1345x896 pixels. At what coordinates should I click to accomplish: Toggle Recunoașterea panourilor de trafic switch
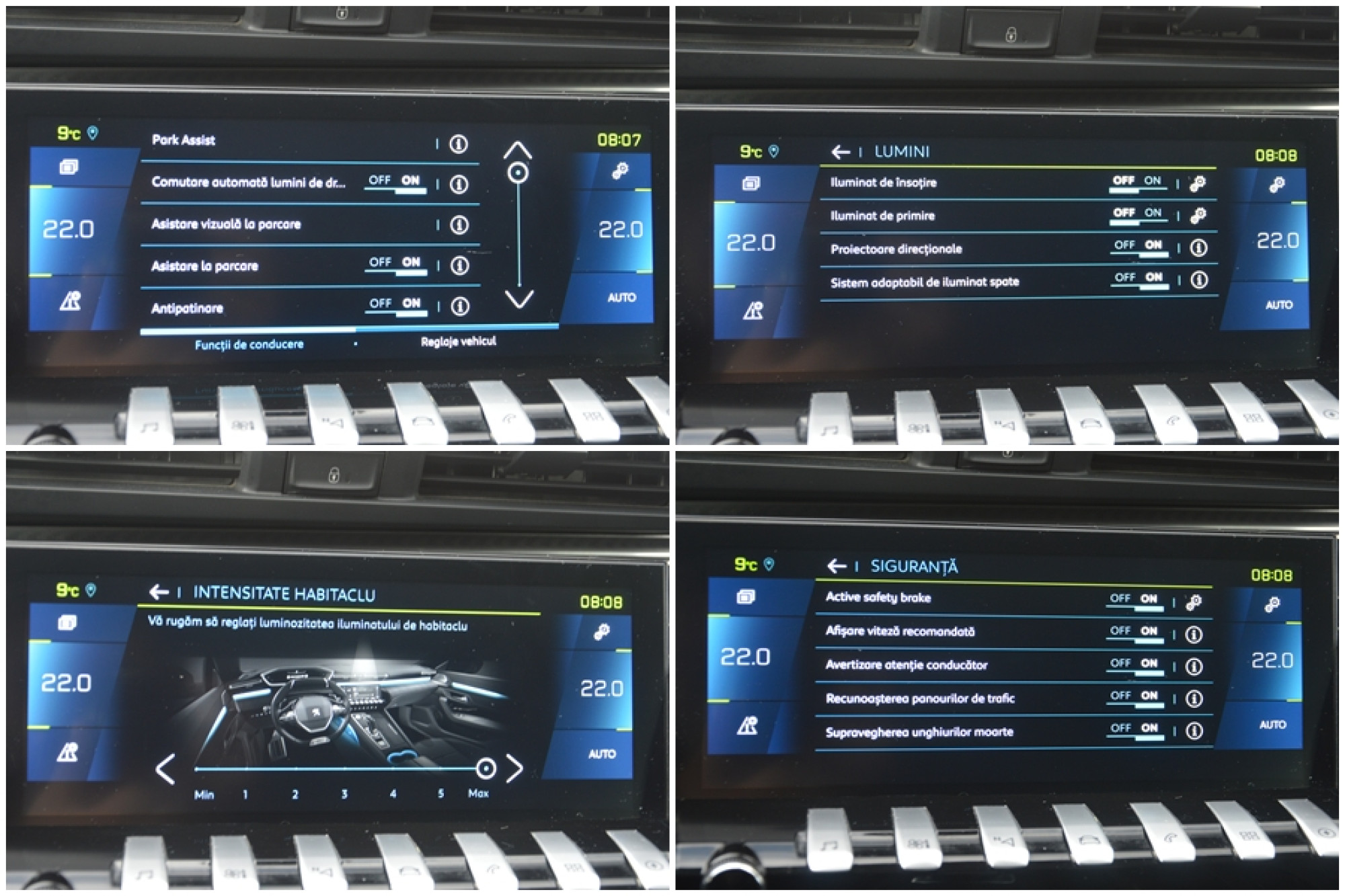coord(1135,697)
